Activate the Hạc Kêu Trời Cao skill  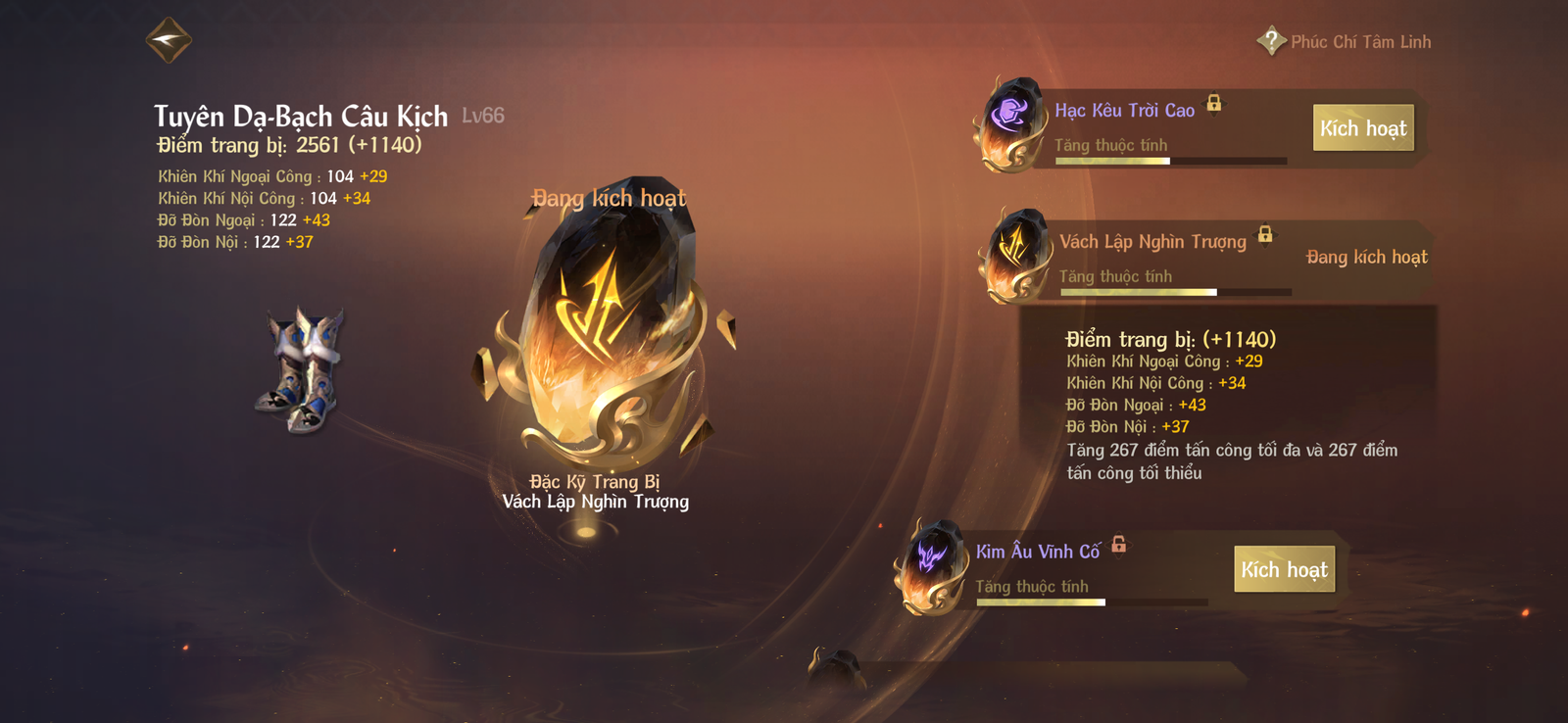(x=1362, y=128)
